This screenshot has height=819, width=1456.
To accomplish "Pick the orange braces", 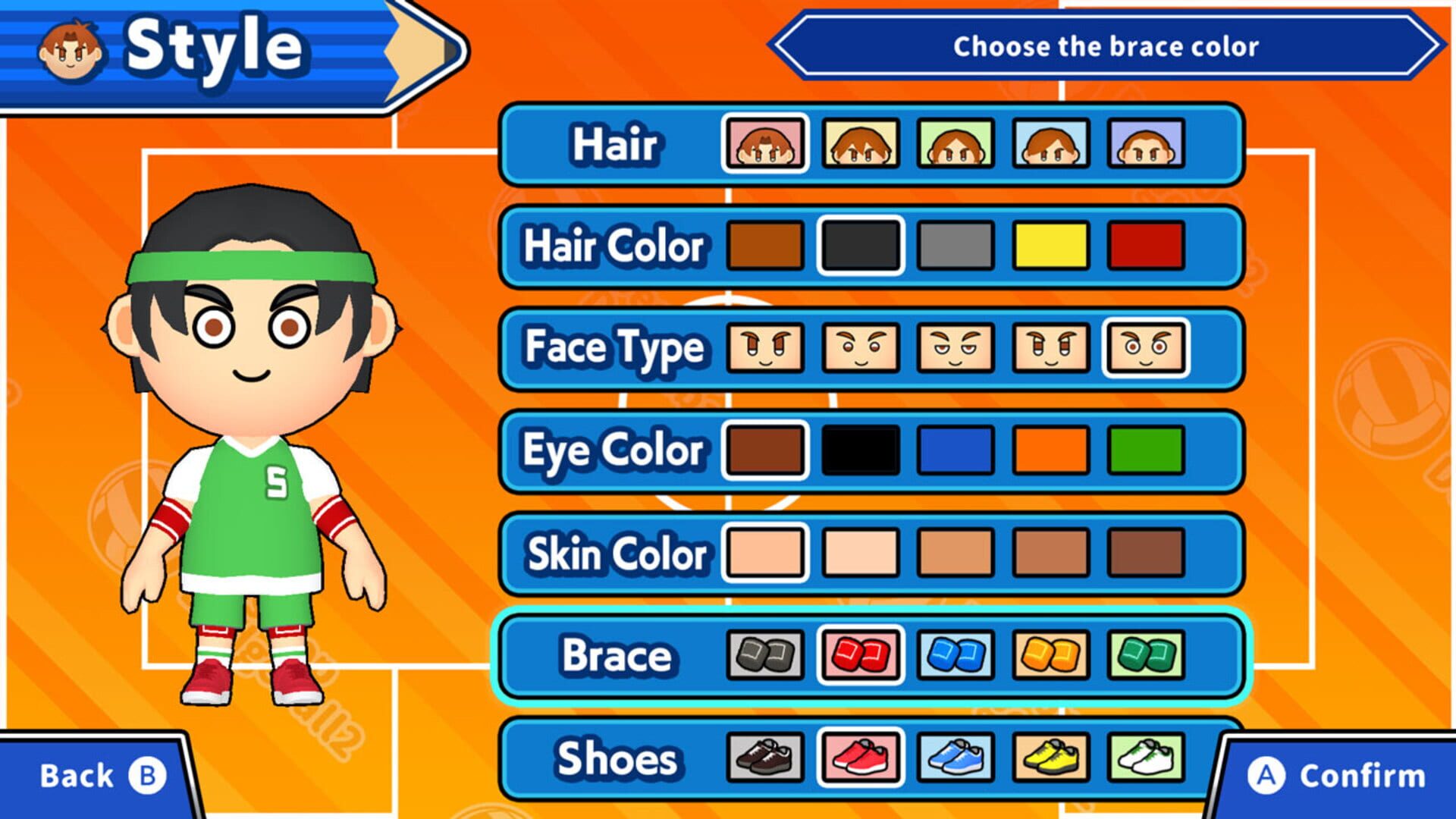I will coord(1050,656).
